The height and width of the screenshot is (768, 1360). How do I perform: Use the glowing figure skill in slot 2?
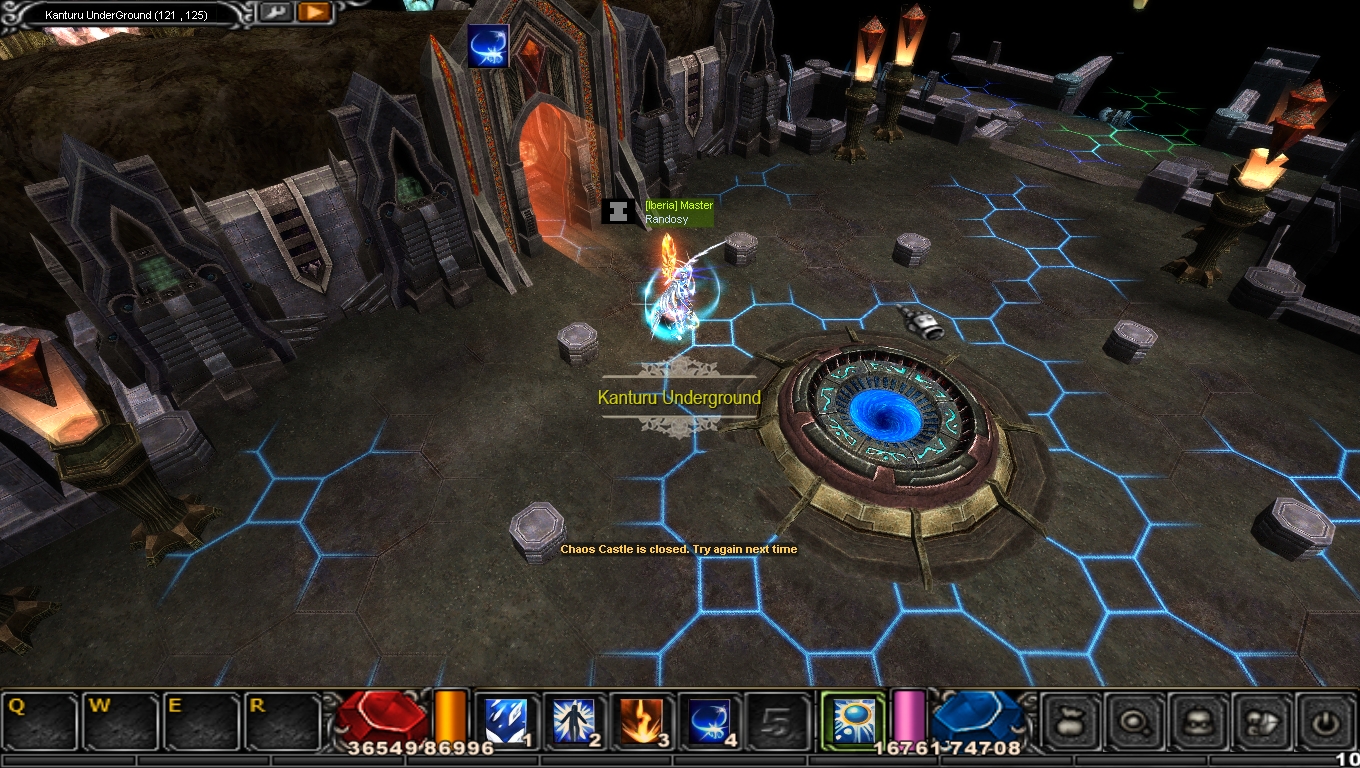click(575, 722)
